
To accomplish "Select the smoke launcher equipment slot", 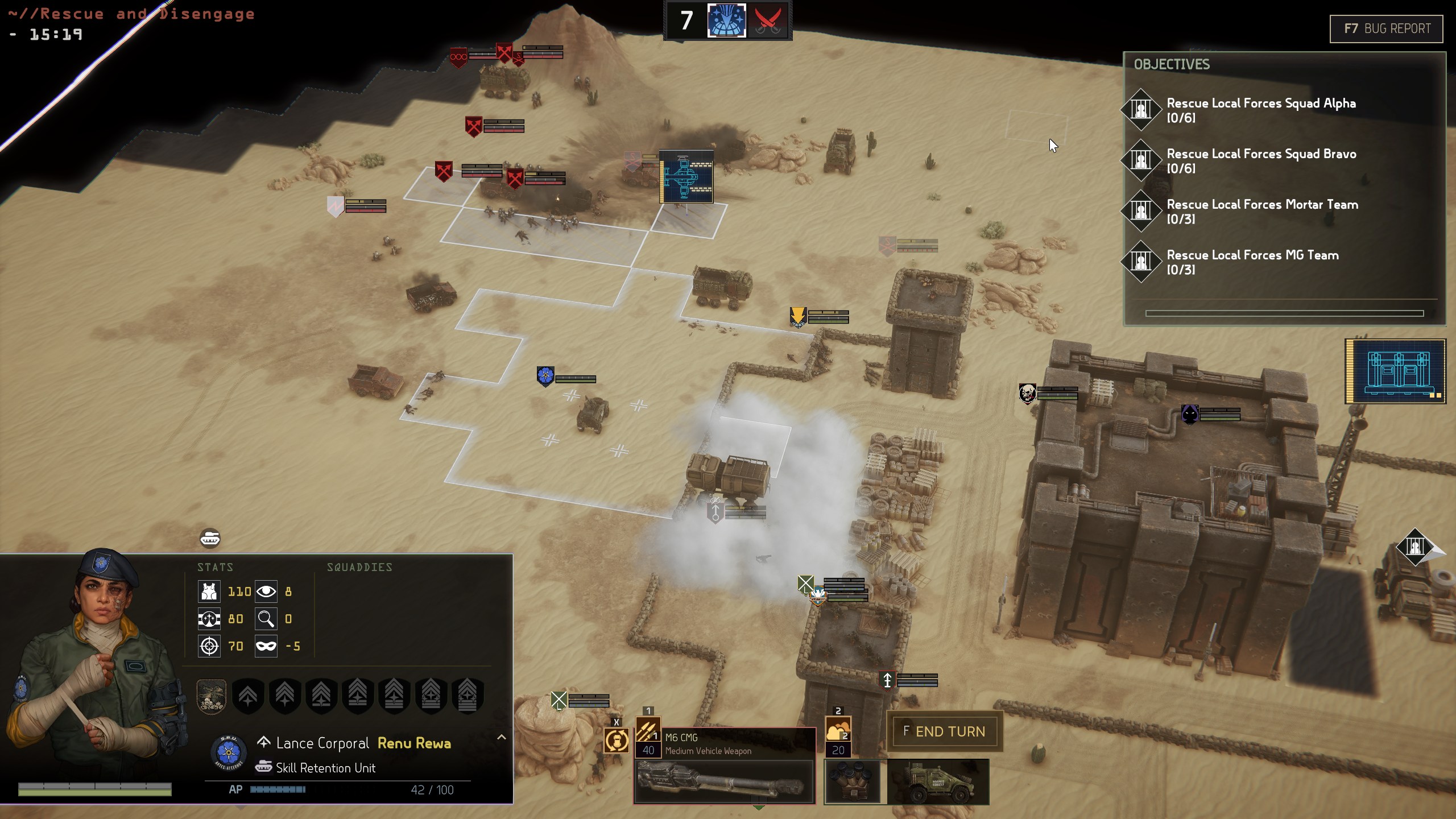I will point(852,782).
